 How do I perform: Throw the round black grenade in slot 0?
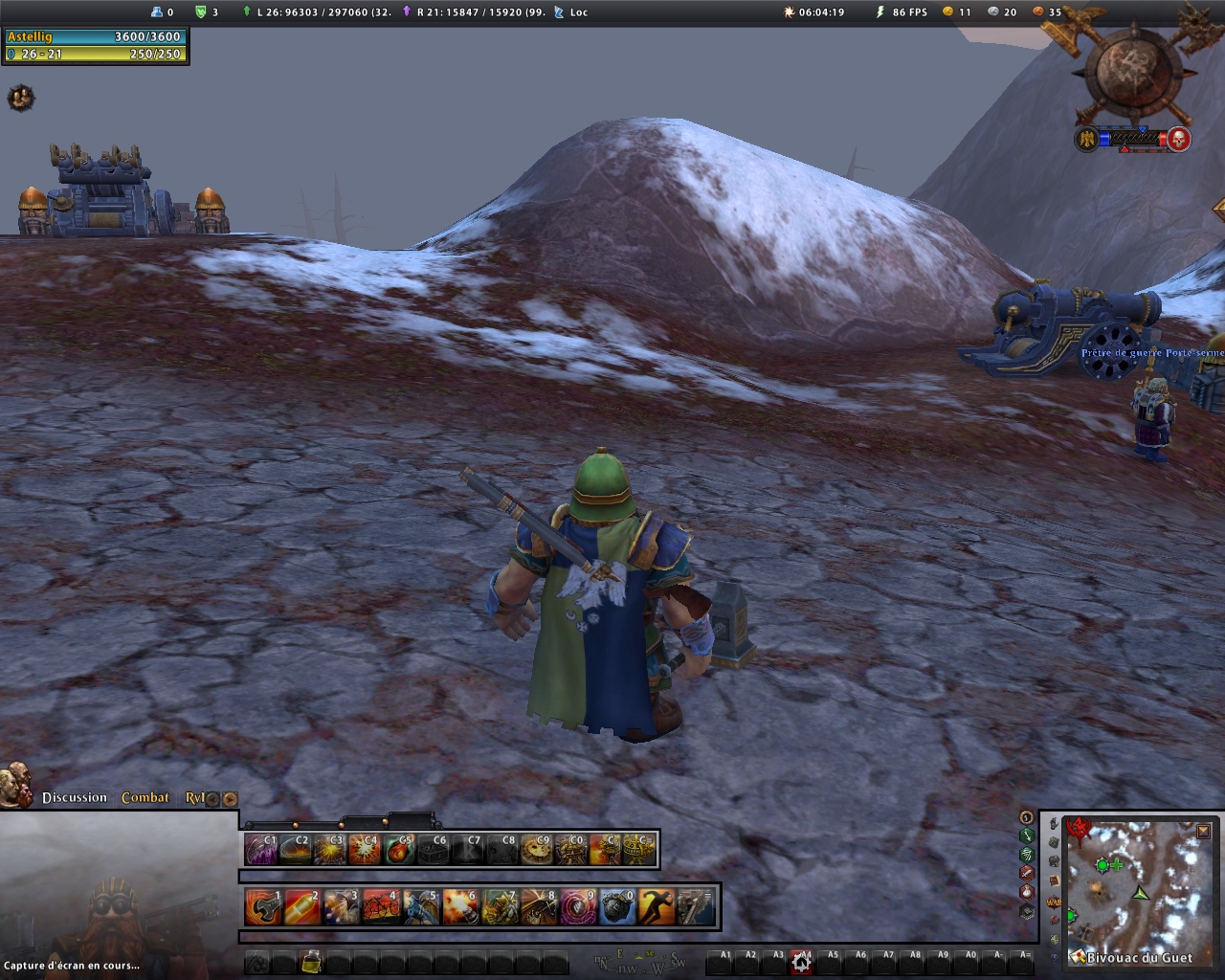617,907
